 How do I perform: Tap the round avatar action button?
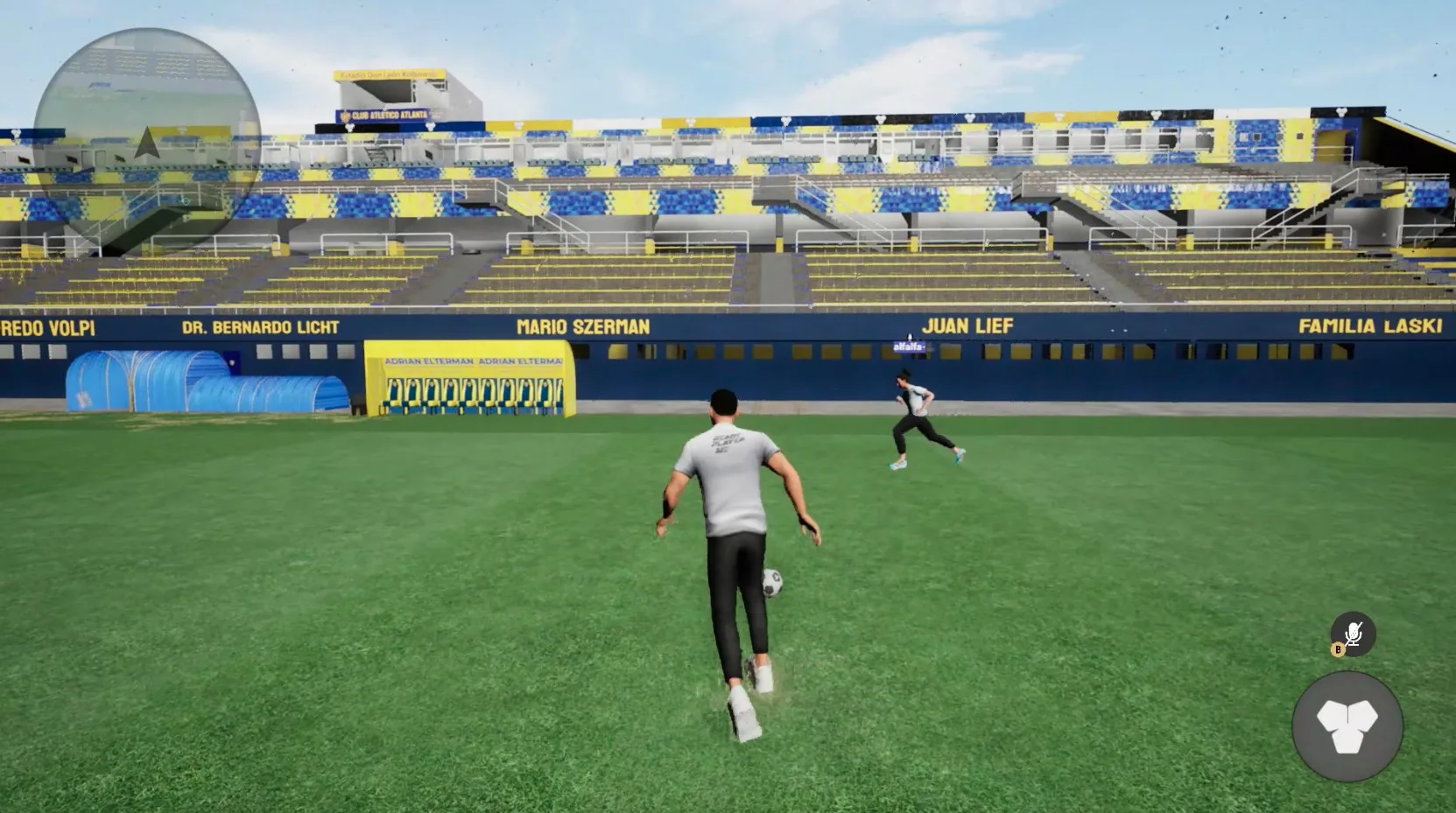click(x=1347, y=726)
